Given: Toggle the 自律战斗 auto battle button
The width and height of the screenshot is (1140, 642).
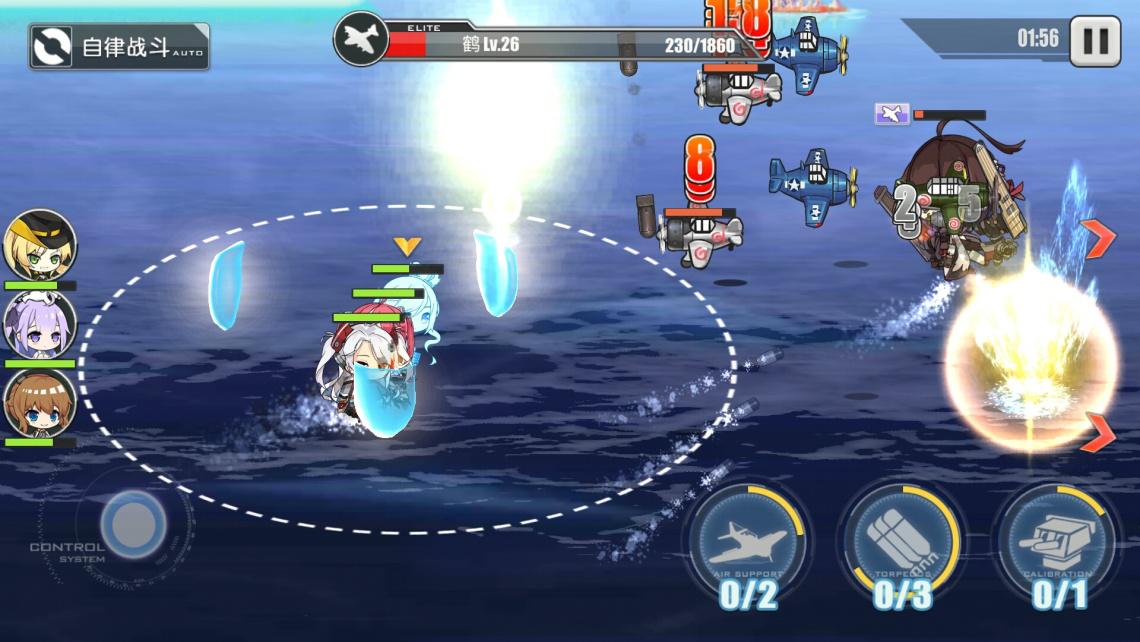Looking at the screenshot, I should tap(119, 47).
